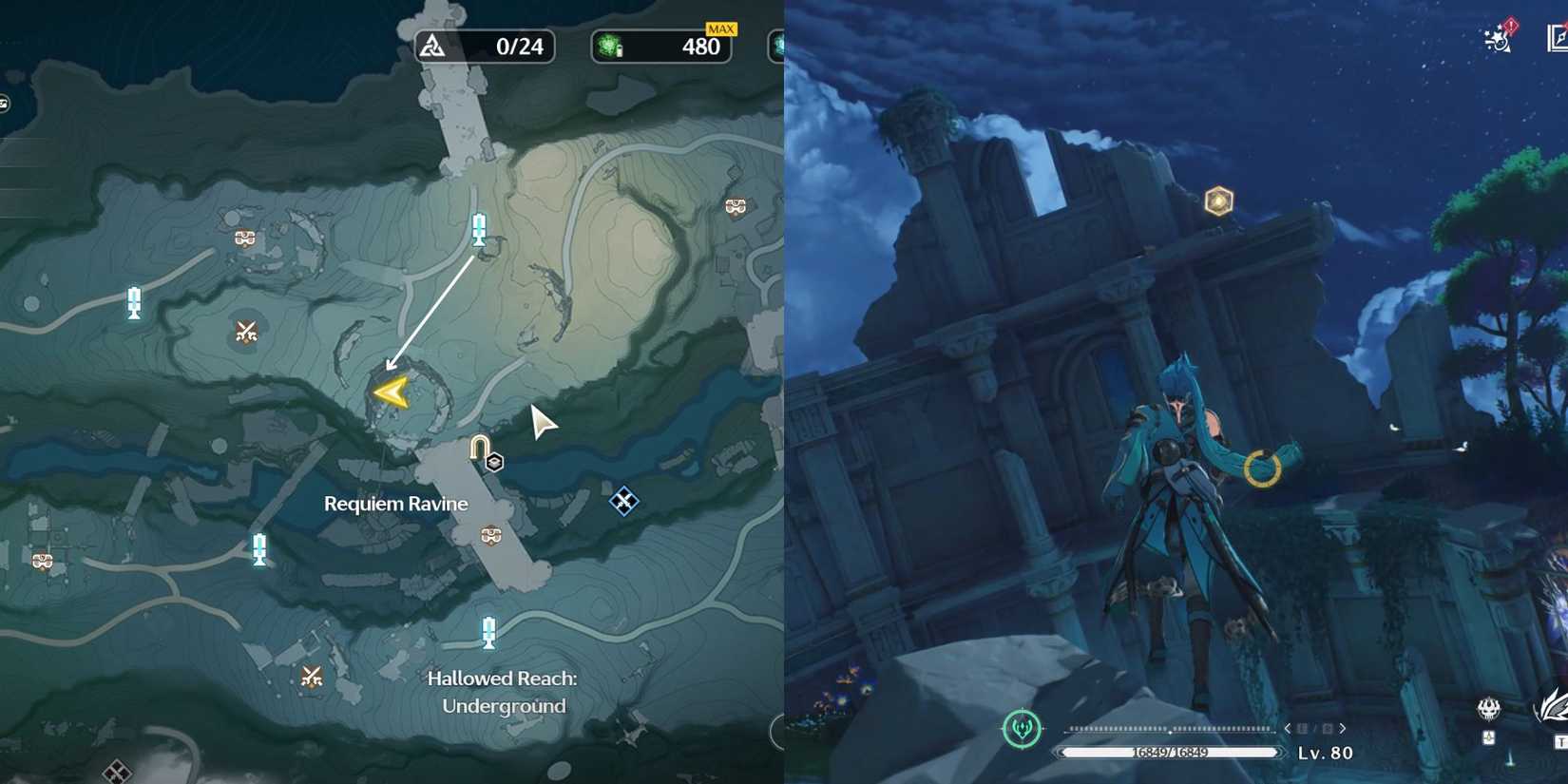
Task: Click the glowing collectible marker above the ruins
Action: tap(1216, 200)
